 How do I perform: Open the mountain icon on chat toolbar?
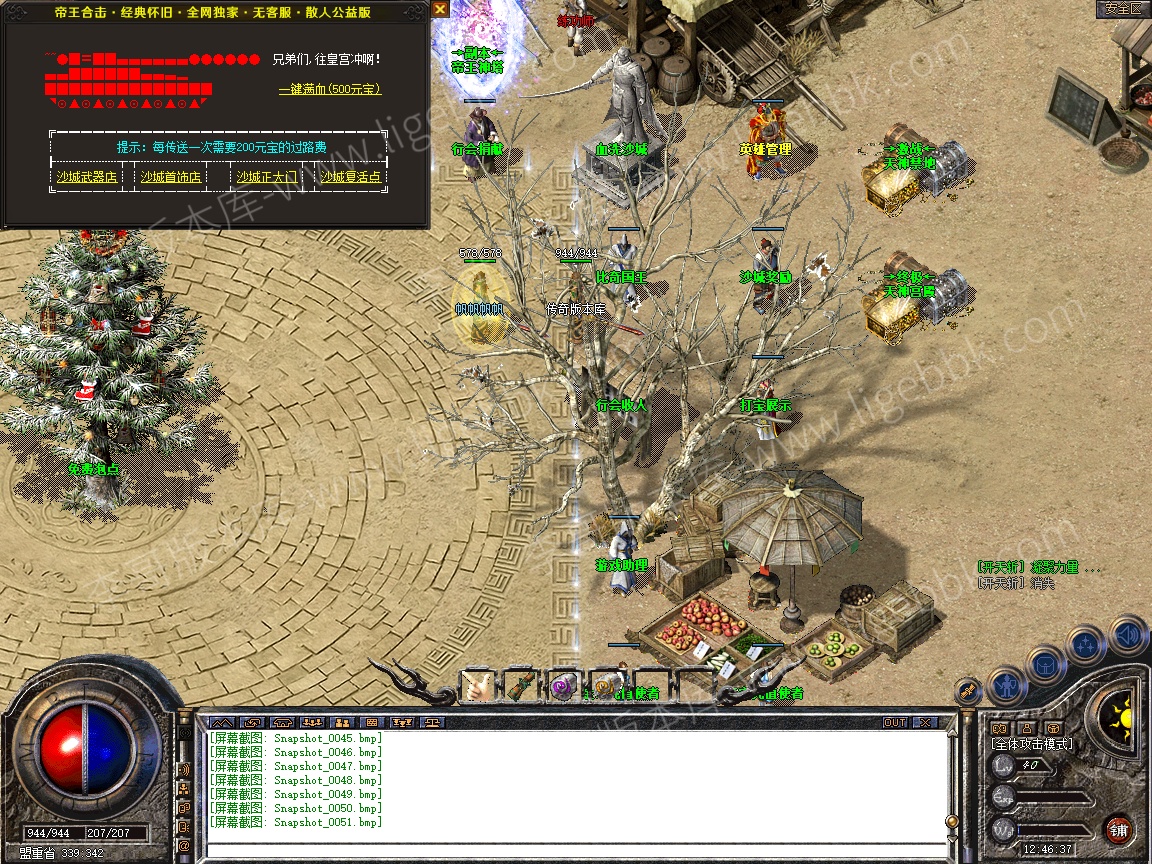(222, 722)
